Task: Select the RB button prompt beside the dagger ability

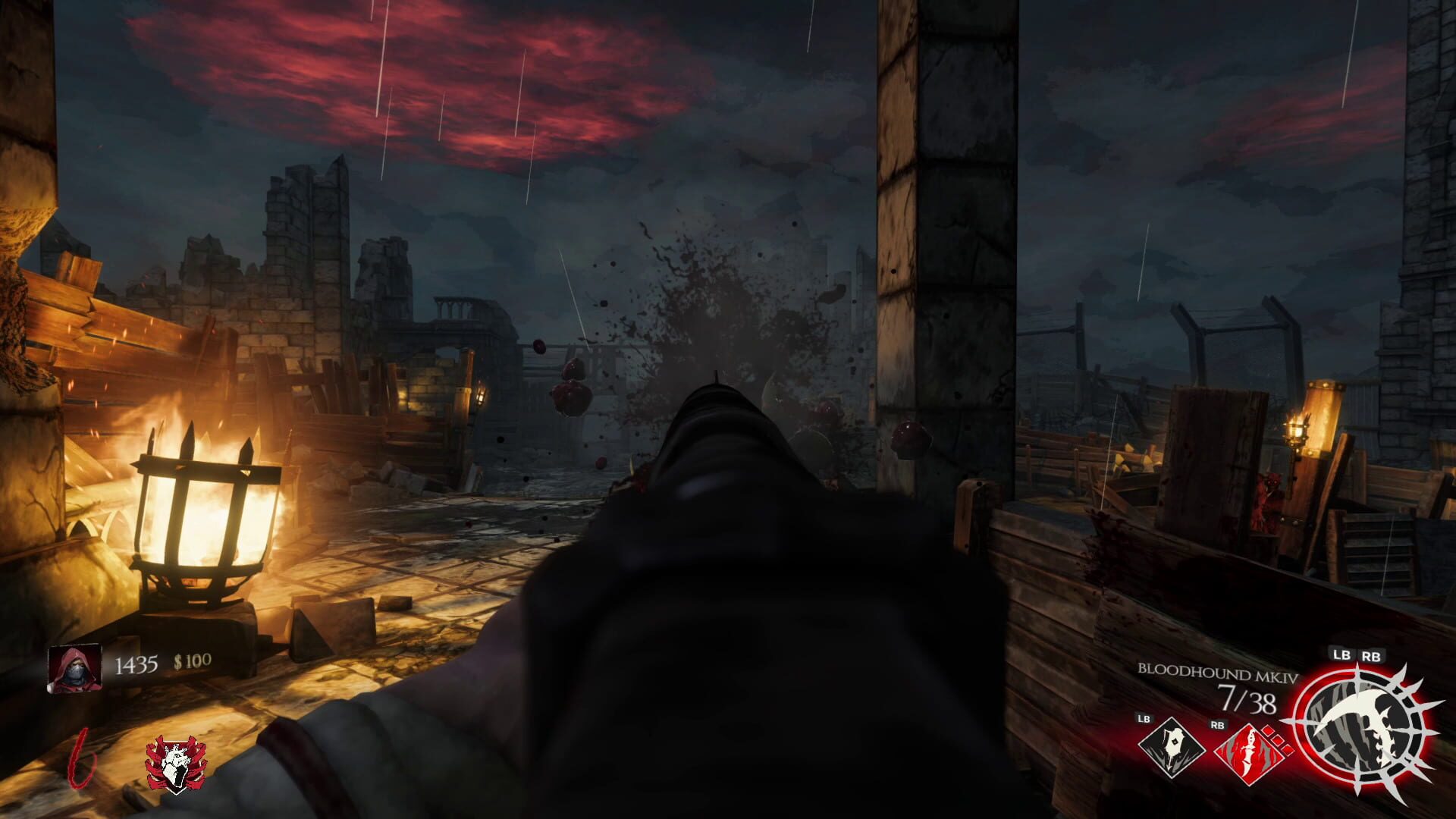Action: 1217,725
